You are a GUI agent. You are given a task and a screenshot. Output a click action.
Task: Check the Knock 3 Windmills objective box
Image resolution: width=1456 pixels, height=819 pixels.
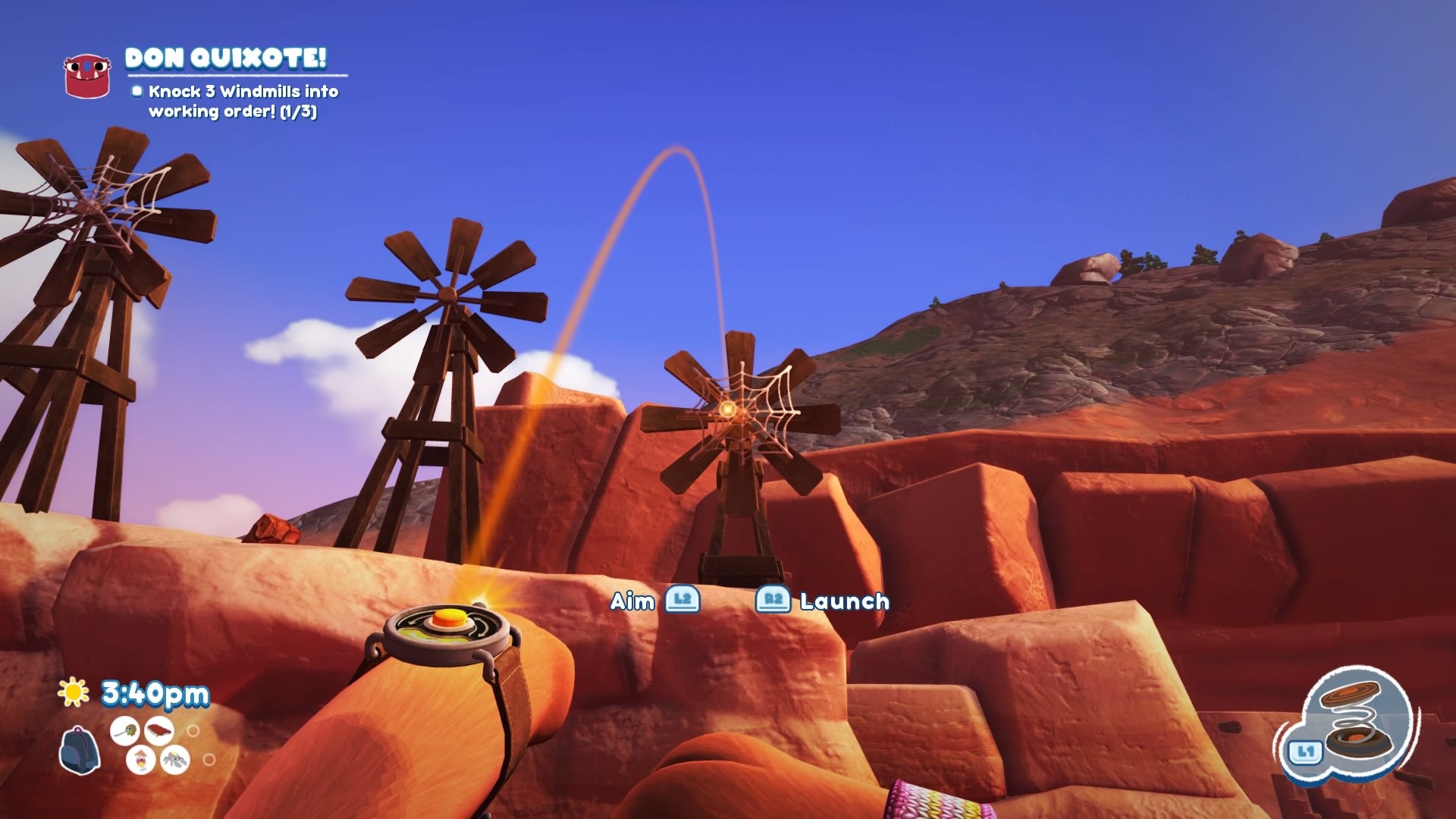click(138, 92)
